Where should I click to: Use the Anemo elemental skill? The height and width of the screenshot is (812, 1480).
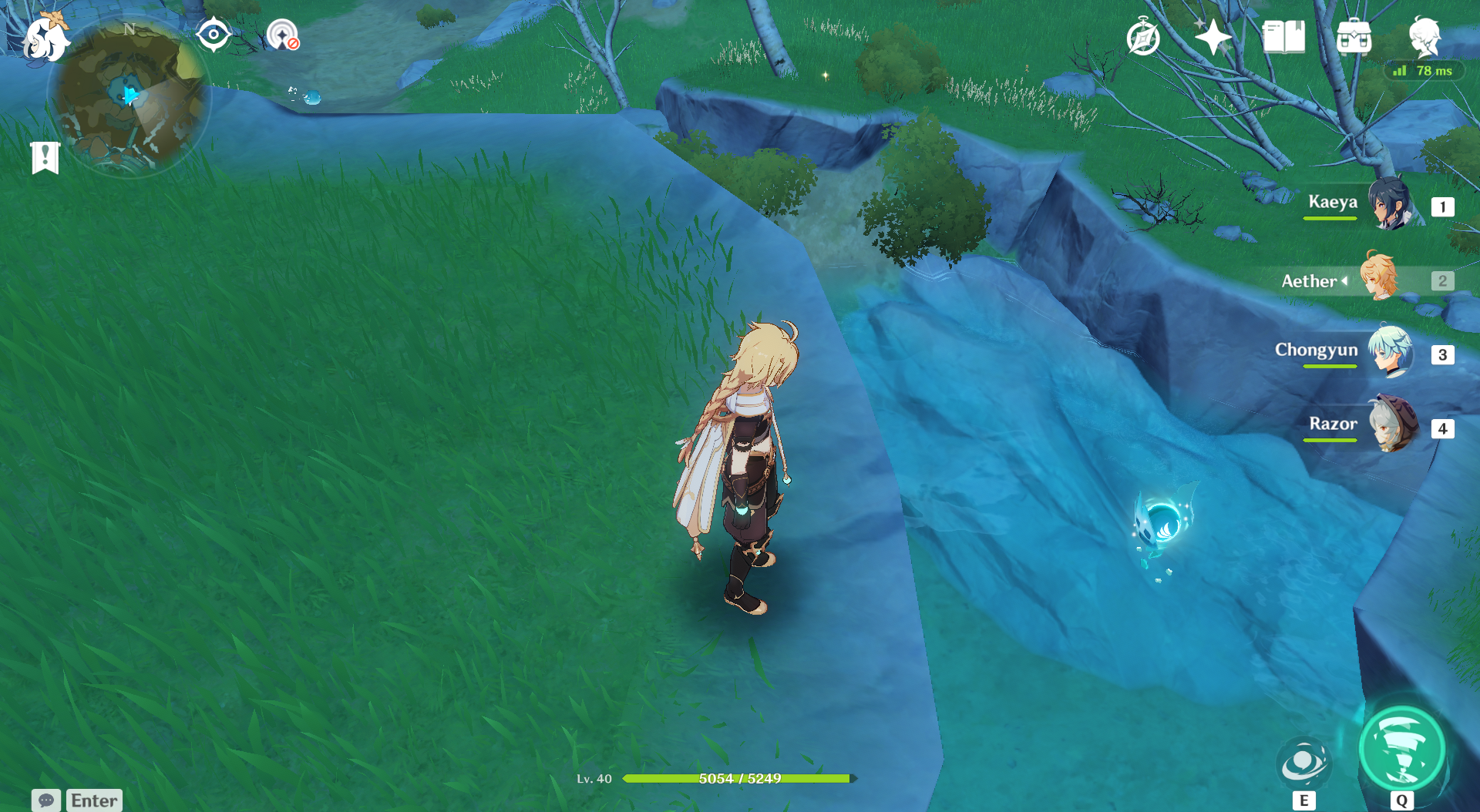coord(1303,763)
